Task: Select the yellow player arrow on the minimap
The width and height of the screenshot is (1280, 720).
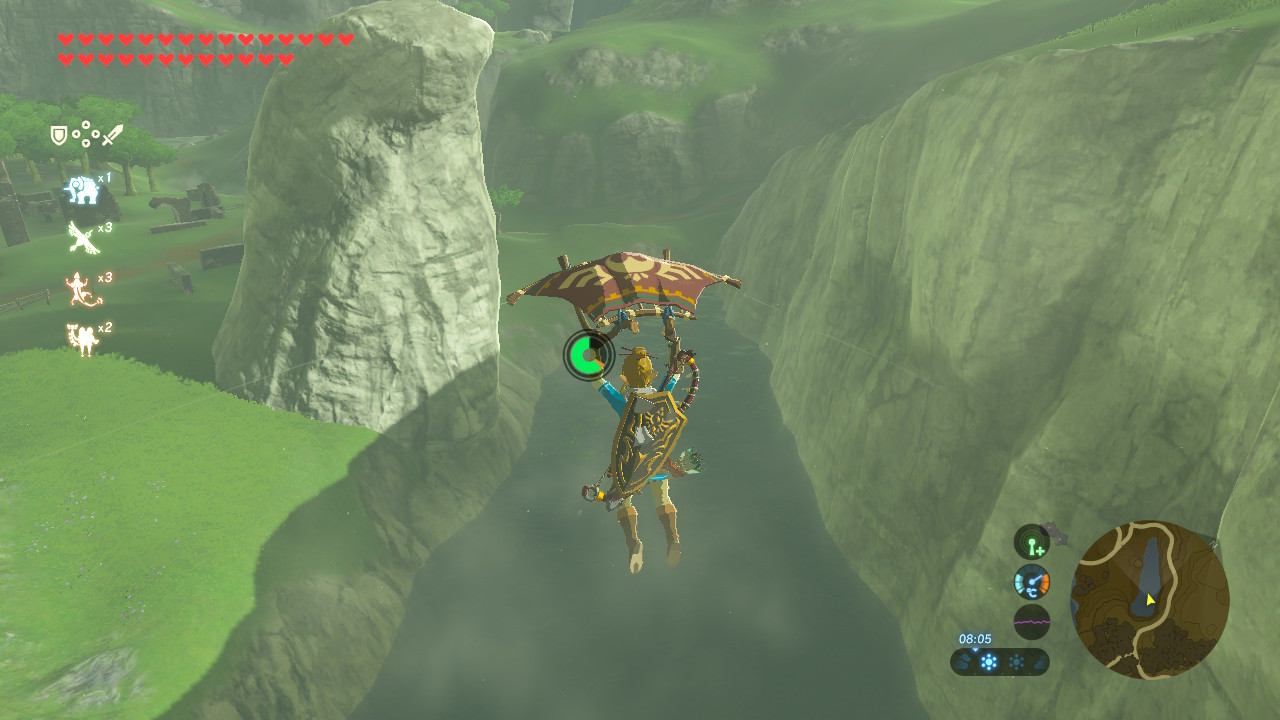Action: coord(1150,599)
